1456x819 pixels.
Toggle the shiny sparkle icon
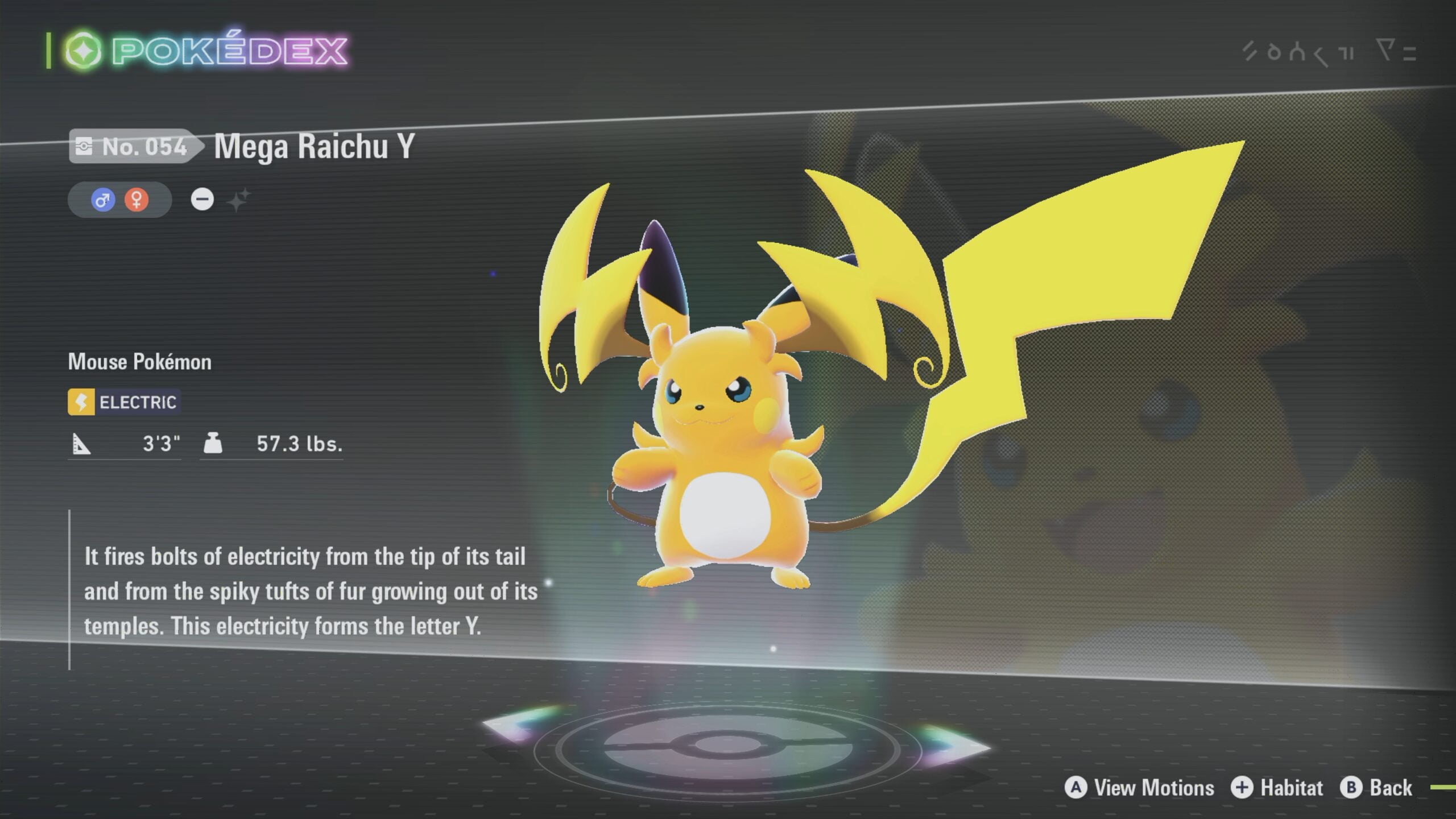coord(238,200)
